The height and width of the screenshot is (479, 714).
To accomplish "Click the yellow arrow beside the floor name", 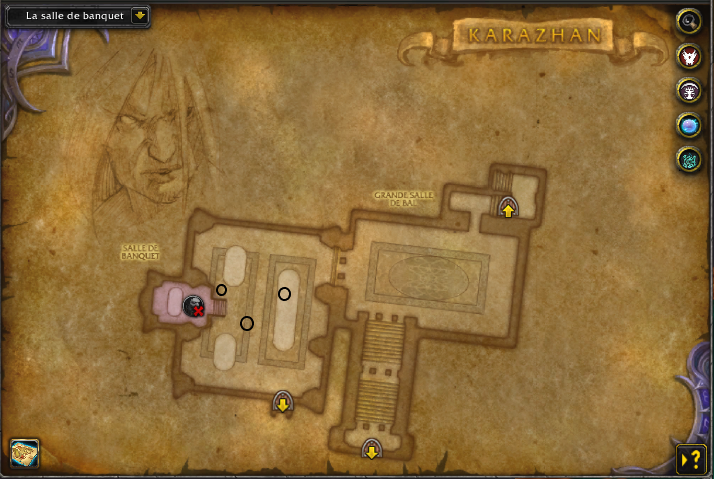I will coord(139,16).
